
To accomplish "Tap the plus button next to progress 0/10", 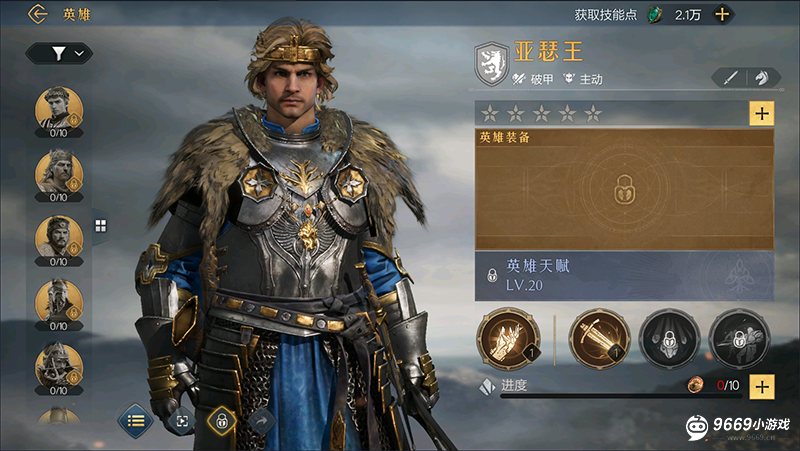I will click(762, 386).
